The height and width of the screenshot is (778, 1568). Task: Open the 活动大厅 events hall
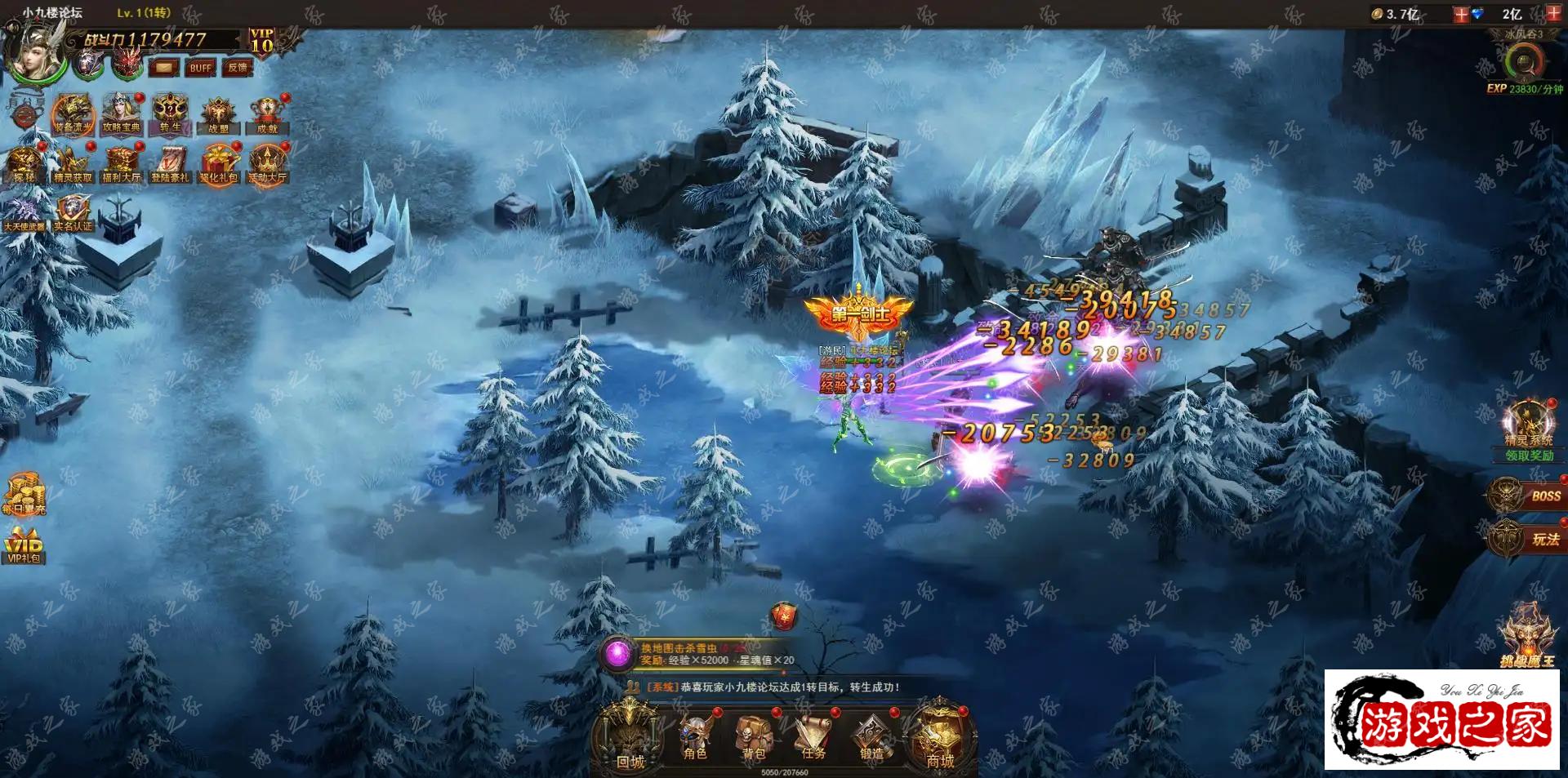point(267,163)
